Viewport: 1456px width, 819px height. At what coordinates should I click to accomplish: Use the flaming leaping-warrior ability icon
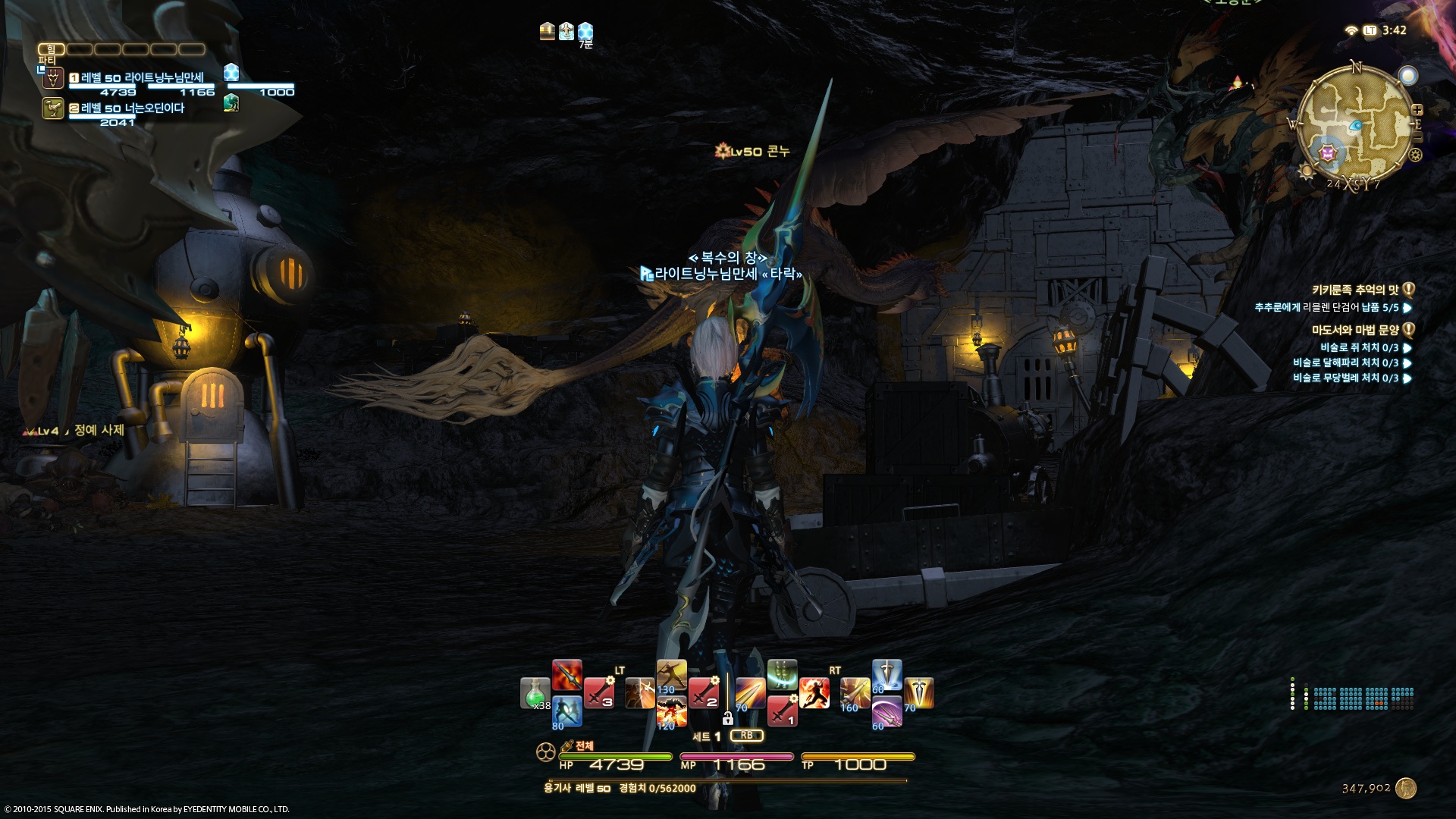(x=814, y=693)
